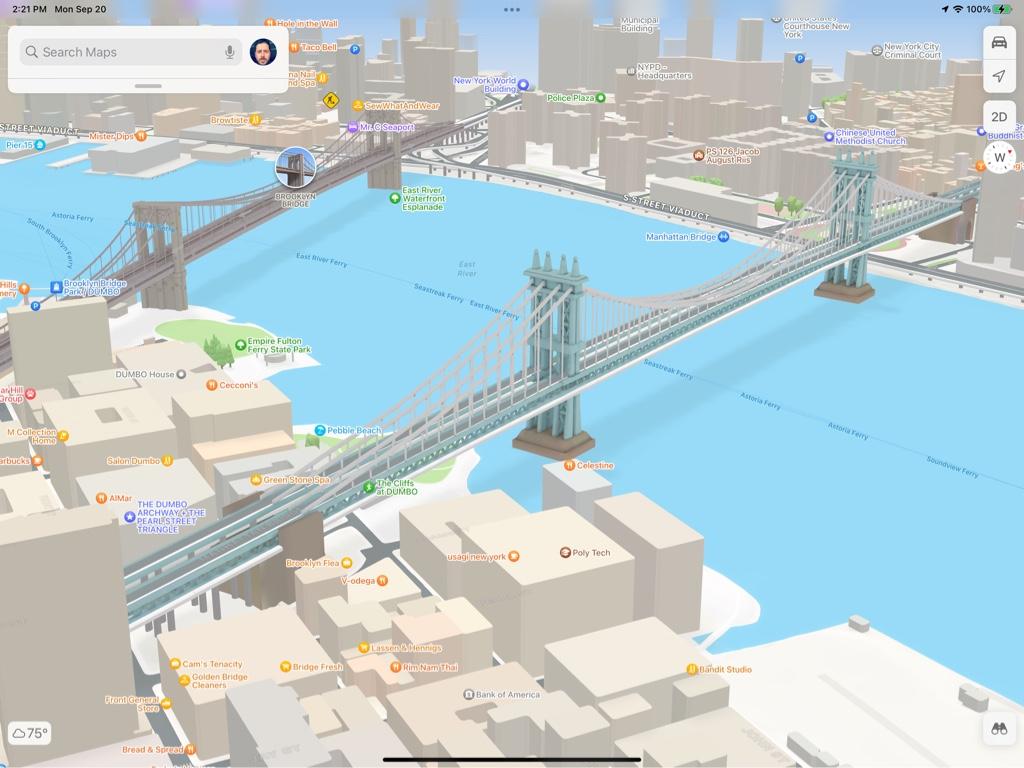Viewport: 1024px width, 768px height.
Task: Choose the Bandit Studio marker
Action: pyautogui.click(x=692, y=669)
